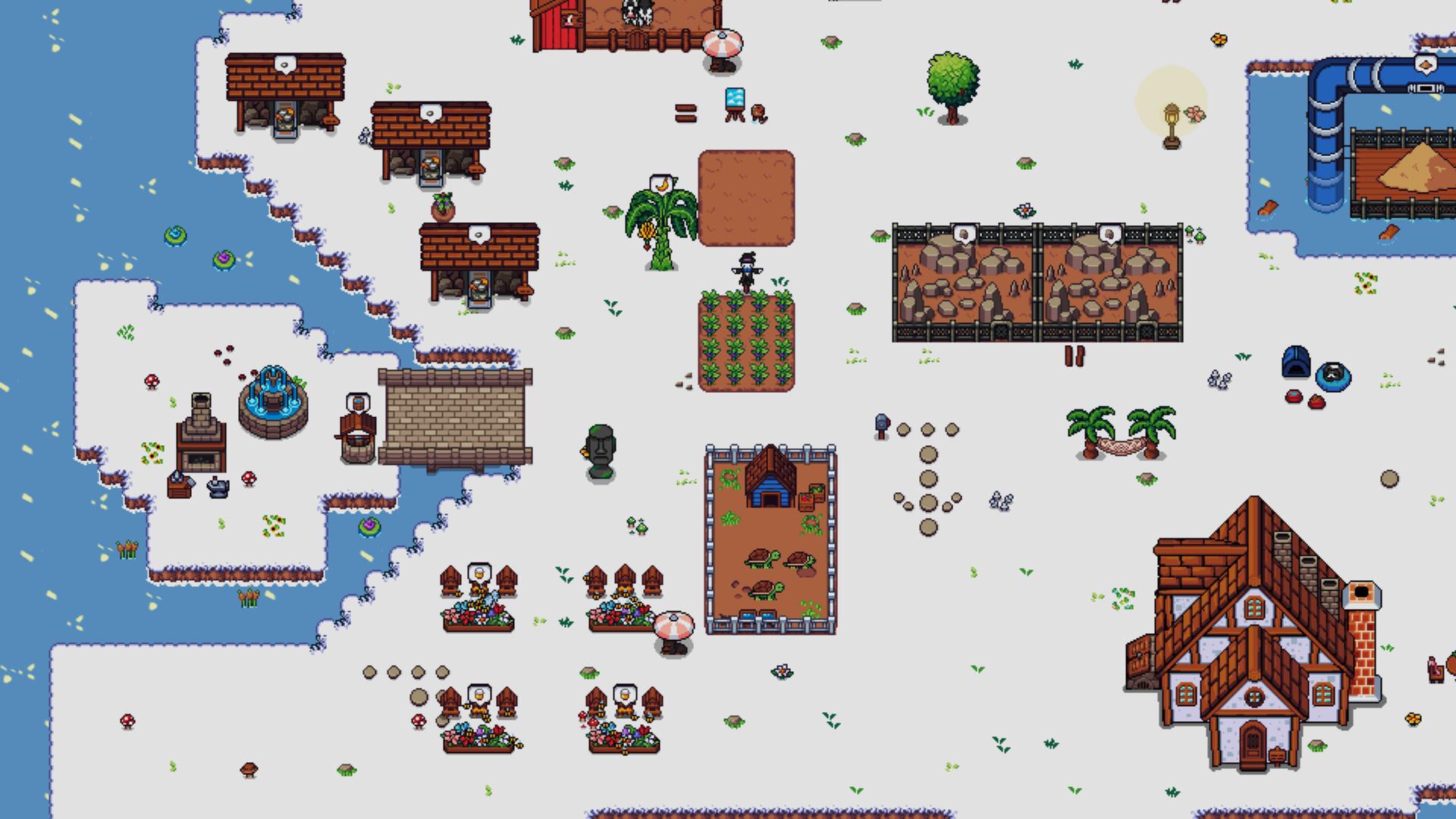This screenshot has width=1456, height=819.
Task: Collect the water bucket bubble above the well
Action: click(356, 401)
